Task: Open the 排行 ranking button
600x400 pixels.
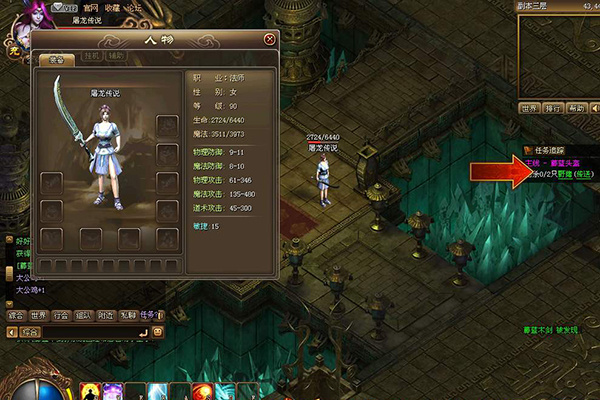Action: click(553, 107)
